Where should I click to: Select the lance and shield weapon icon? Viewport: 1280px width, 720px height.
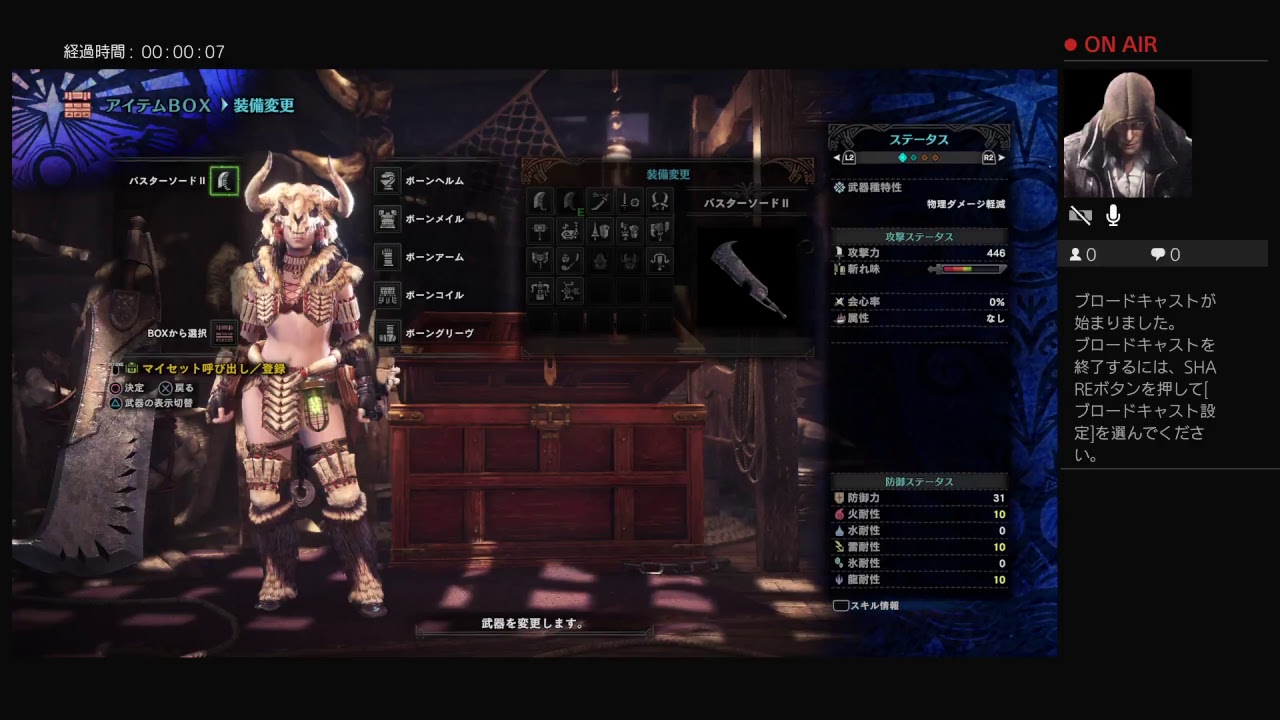click(600, 232)
